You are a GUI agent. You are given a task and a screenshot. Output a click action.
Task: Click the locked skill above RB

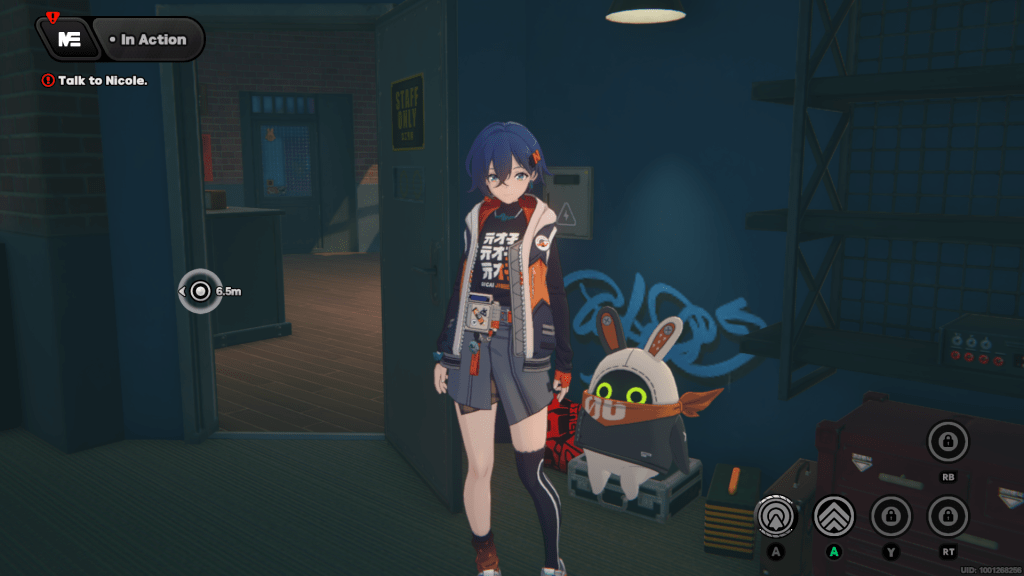pyautogui.click(x=947, y=439)
